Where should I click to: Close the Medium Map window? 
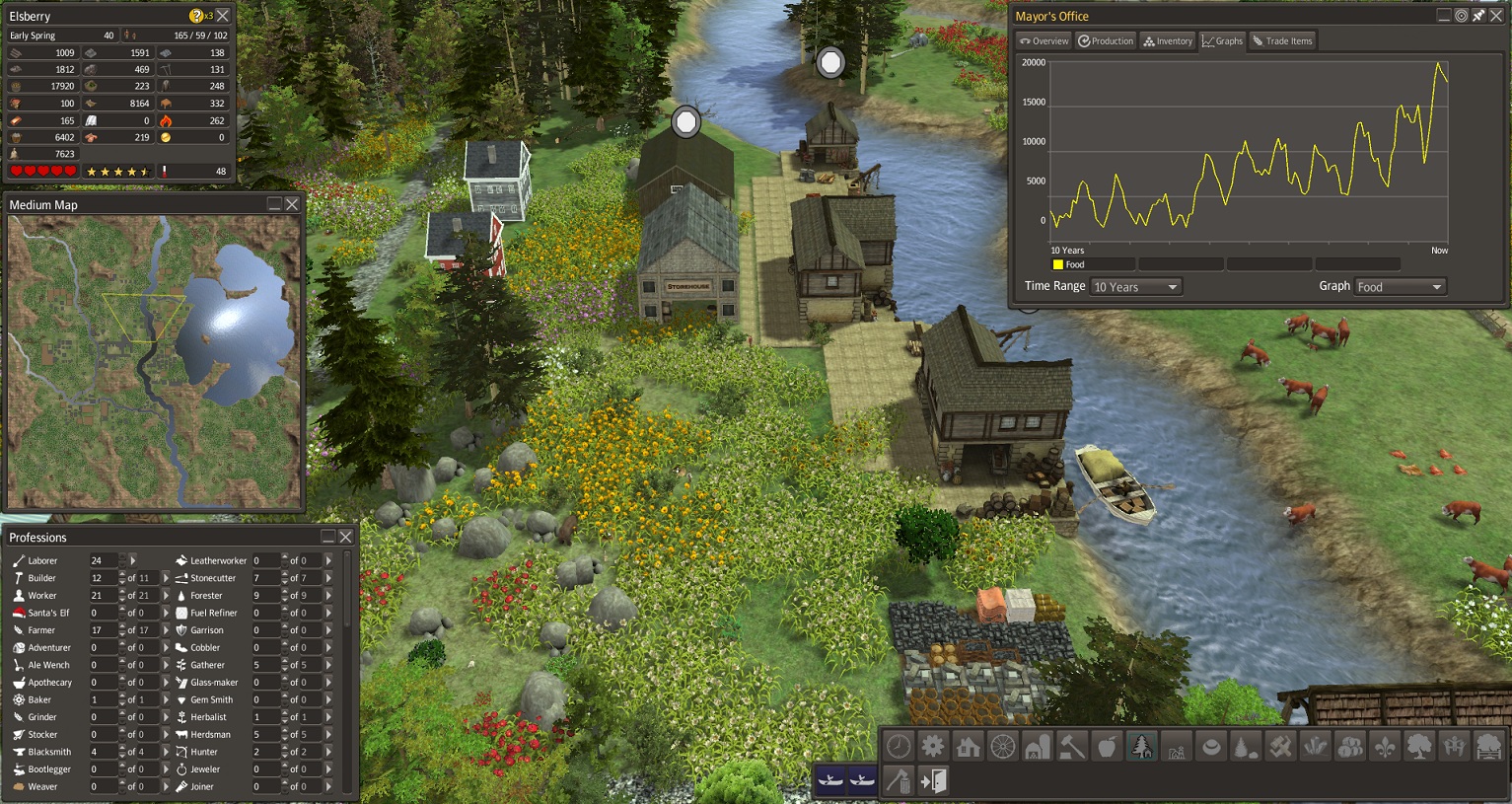tap(292, 204)
